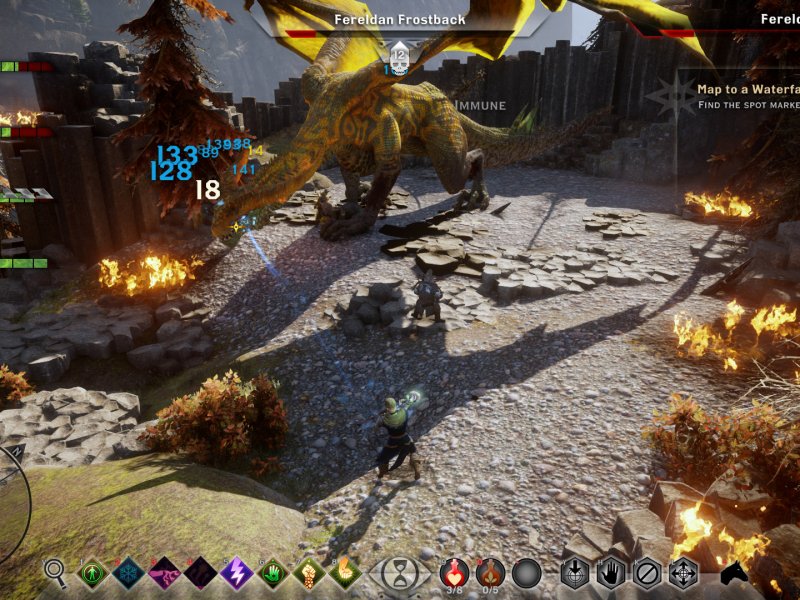Toggle the hourglass tactical camera button
Image resolution: width=800 pixels, height=600 pixels.
tap(400, 574)
